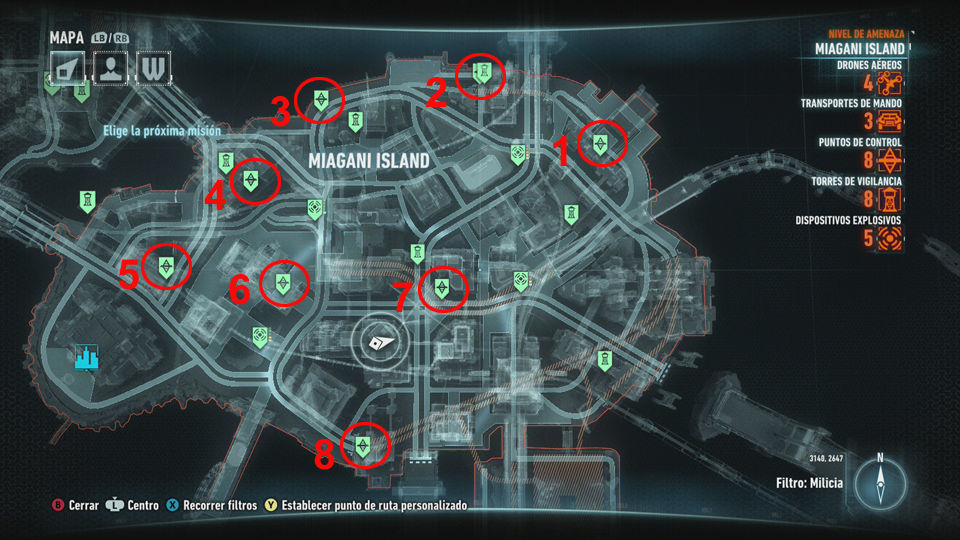Select control point marker circled as 8
This screenshot has width=960, height=540.
tap(362, 445)
